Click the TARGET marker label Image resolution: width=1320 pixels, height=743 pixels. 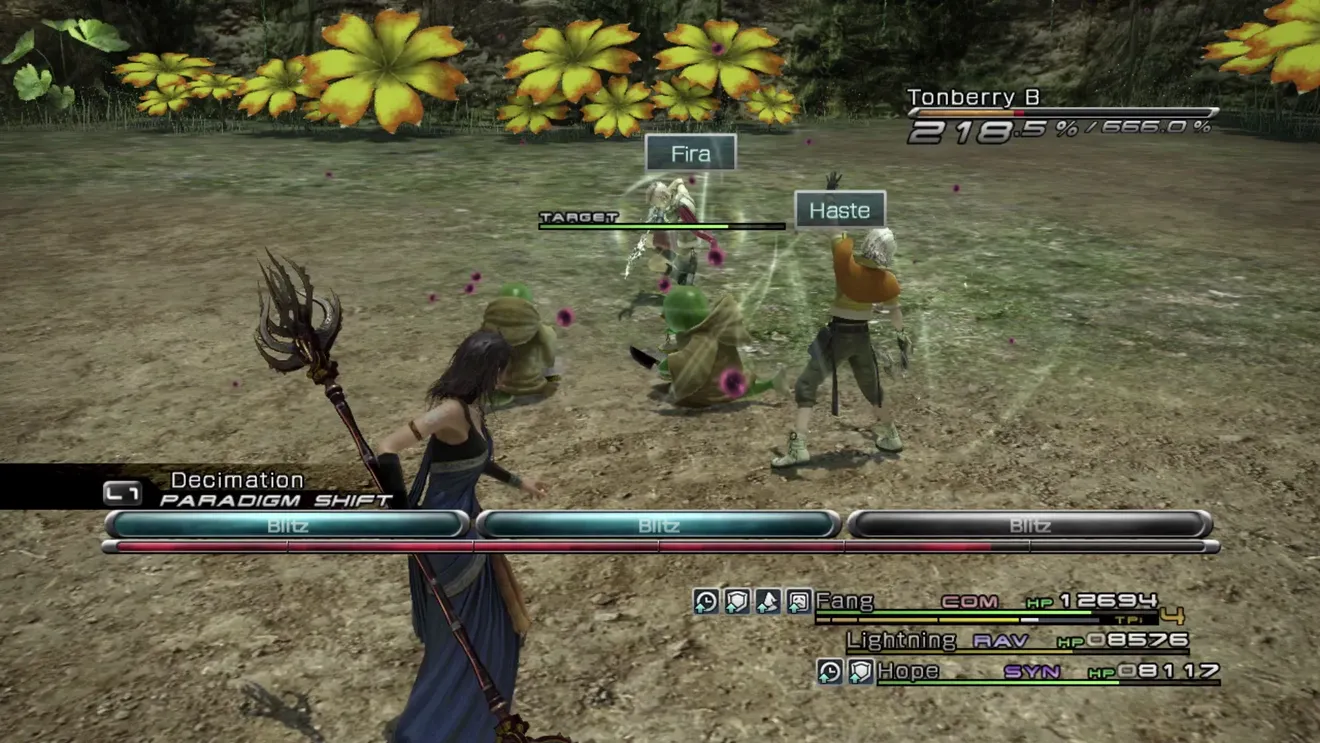pos(579,217)
